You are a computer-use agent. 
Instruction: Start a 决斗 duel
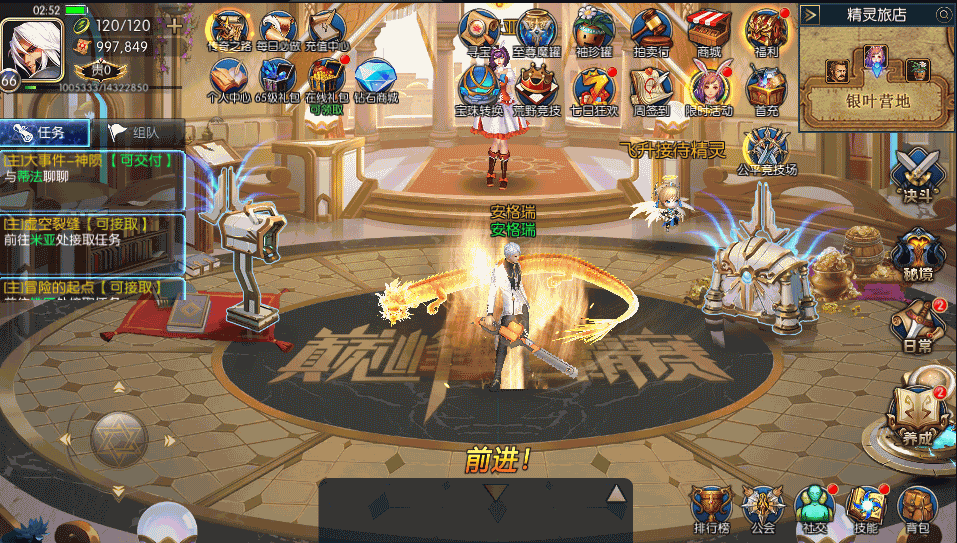point(914,172)
